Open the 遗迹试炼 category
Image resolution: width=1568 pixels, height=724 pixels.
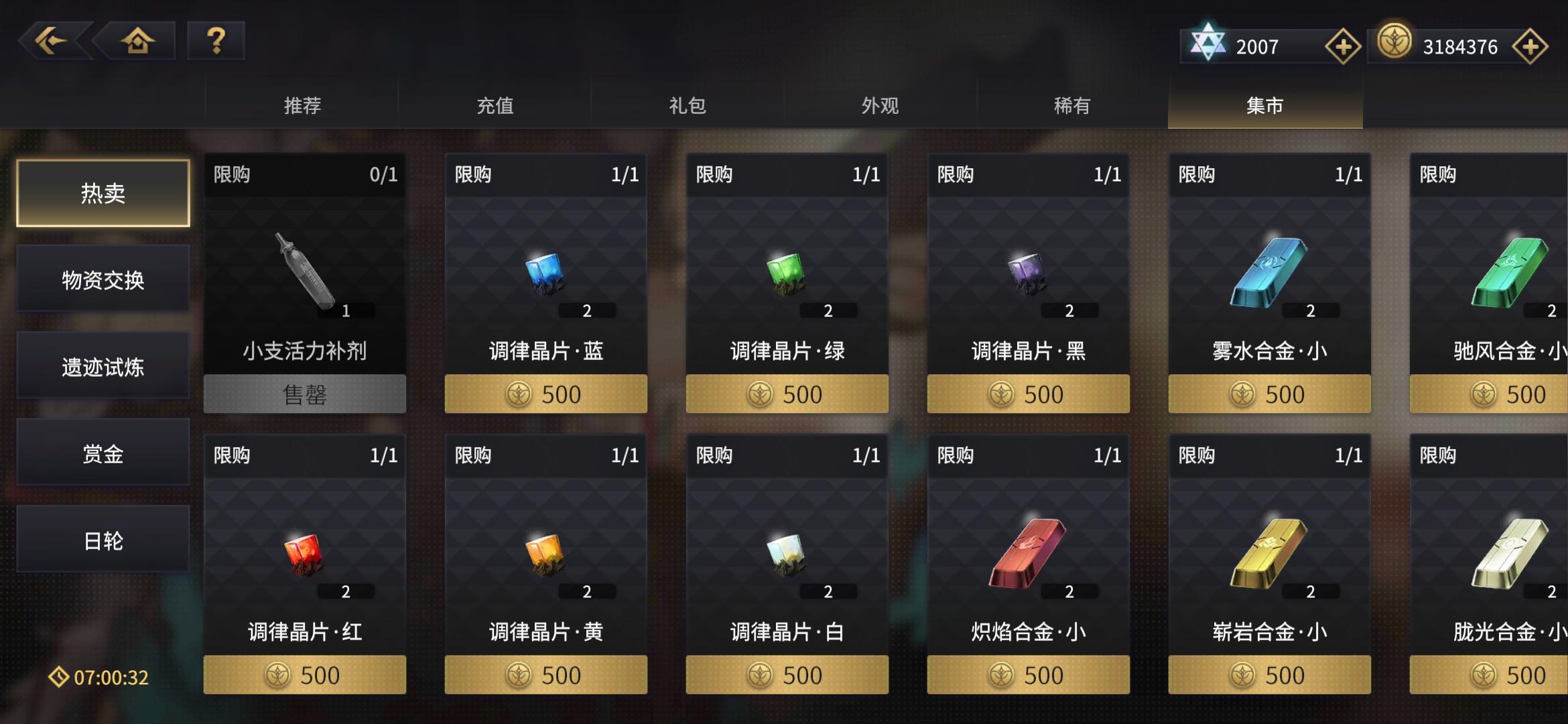coord(103,366)
